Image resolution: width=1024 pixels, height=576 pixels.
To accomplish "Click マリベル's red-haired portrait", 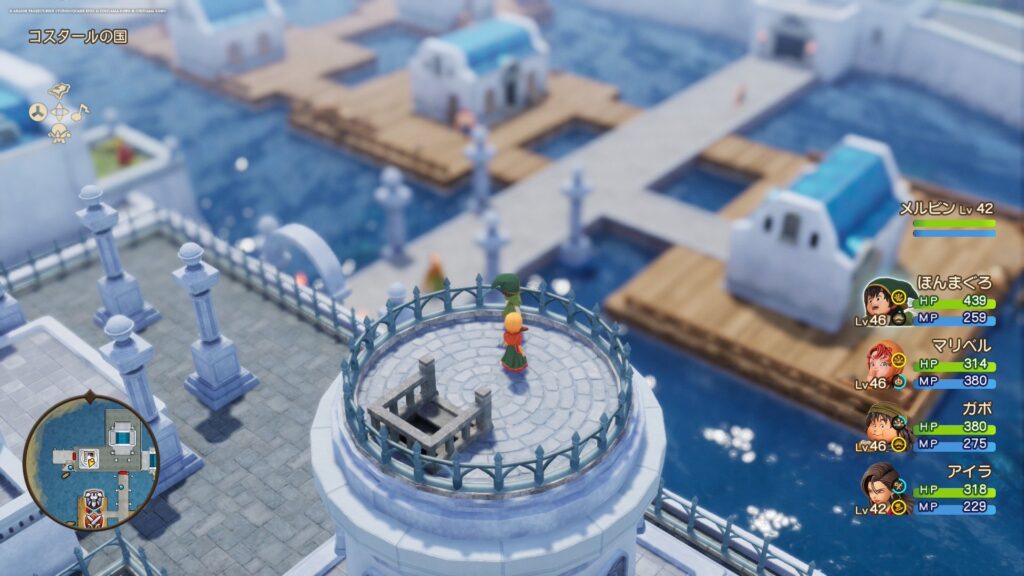I will point(880,362).
